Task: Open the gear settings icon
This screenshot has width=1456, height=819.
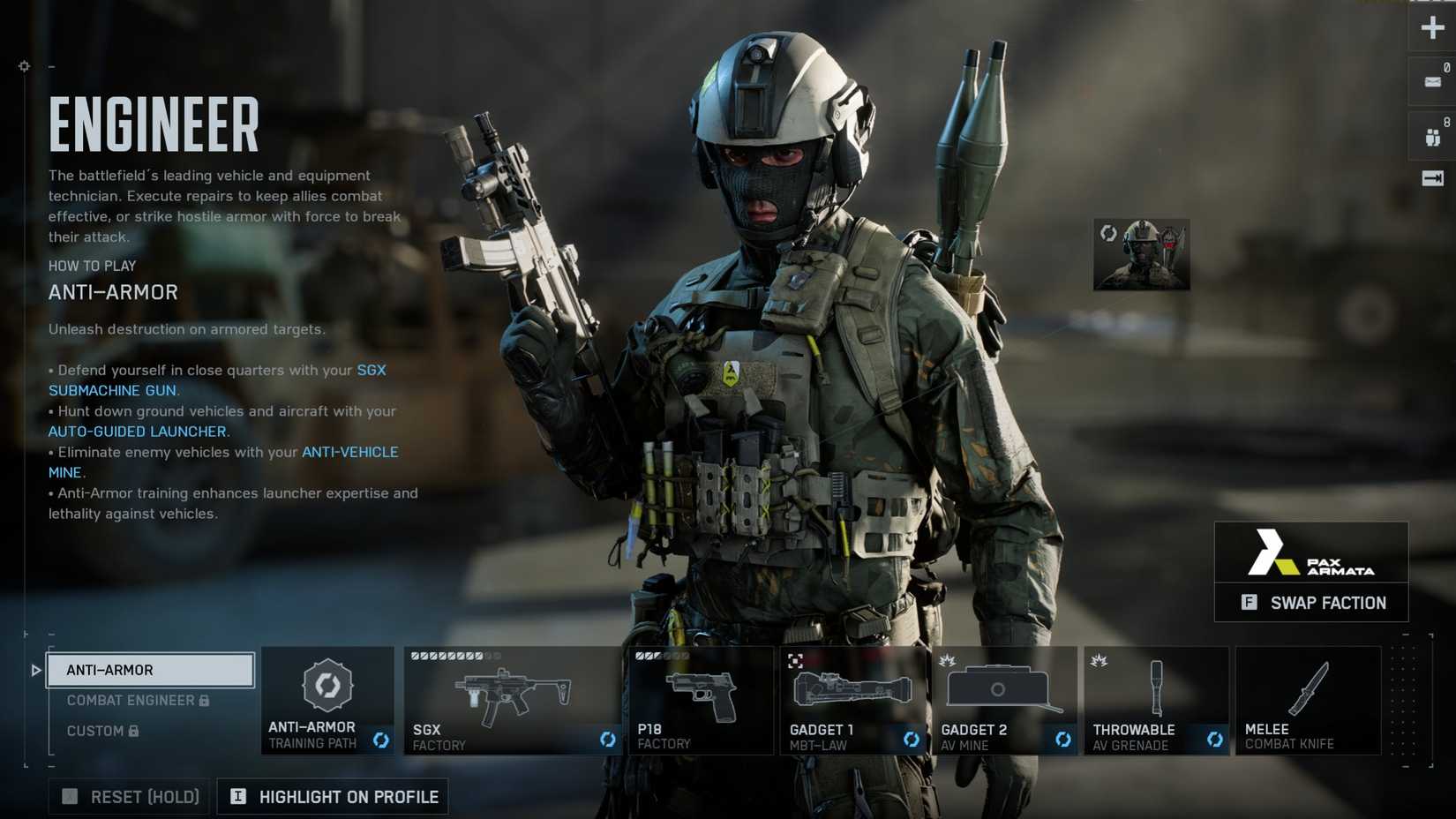Action: pyautogui.click(x=24, y=66)
